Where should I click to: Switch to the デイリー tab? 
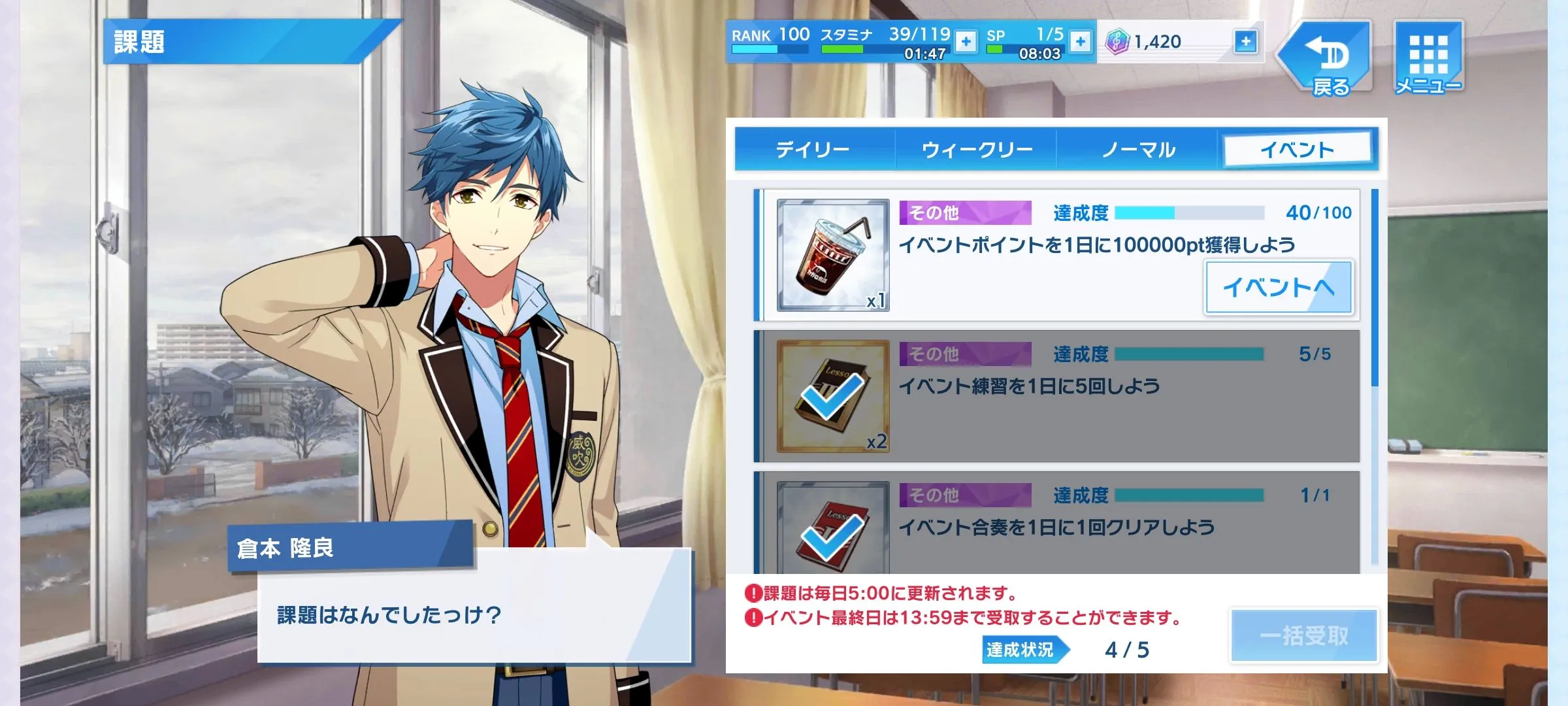[x=813, y=150]
